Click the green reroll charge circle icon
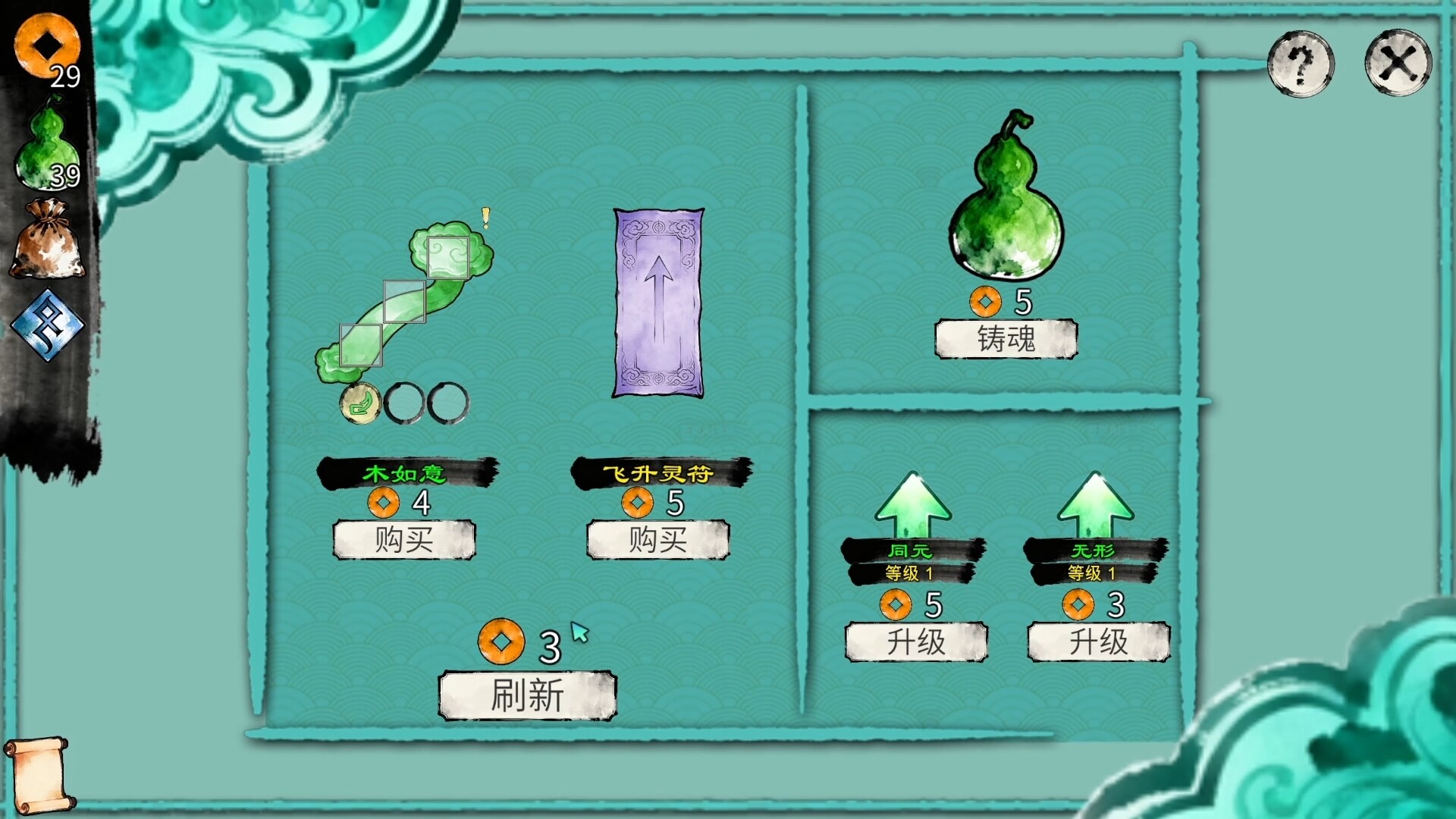Screen dimensions: 1456x819 pyautogui.click(x=362, y=404)
